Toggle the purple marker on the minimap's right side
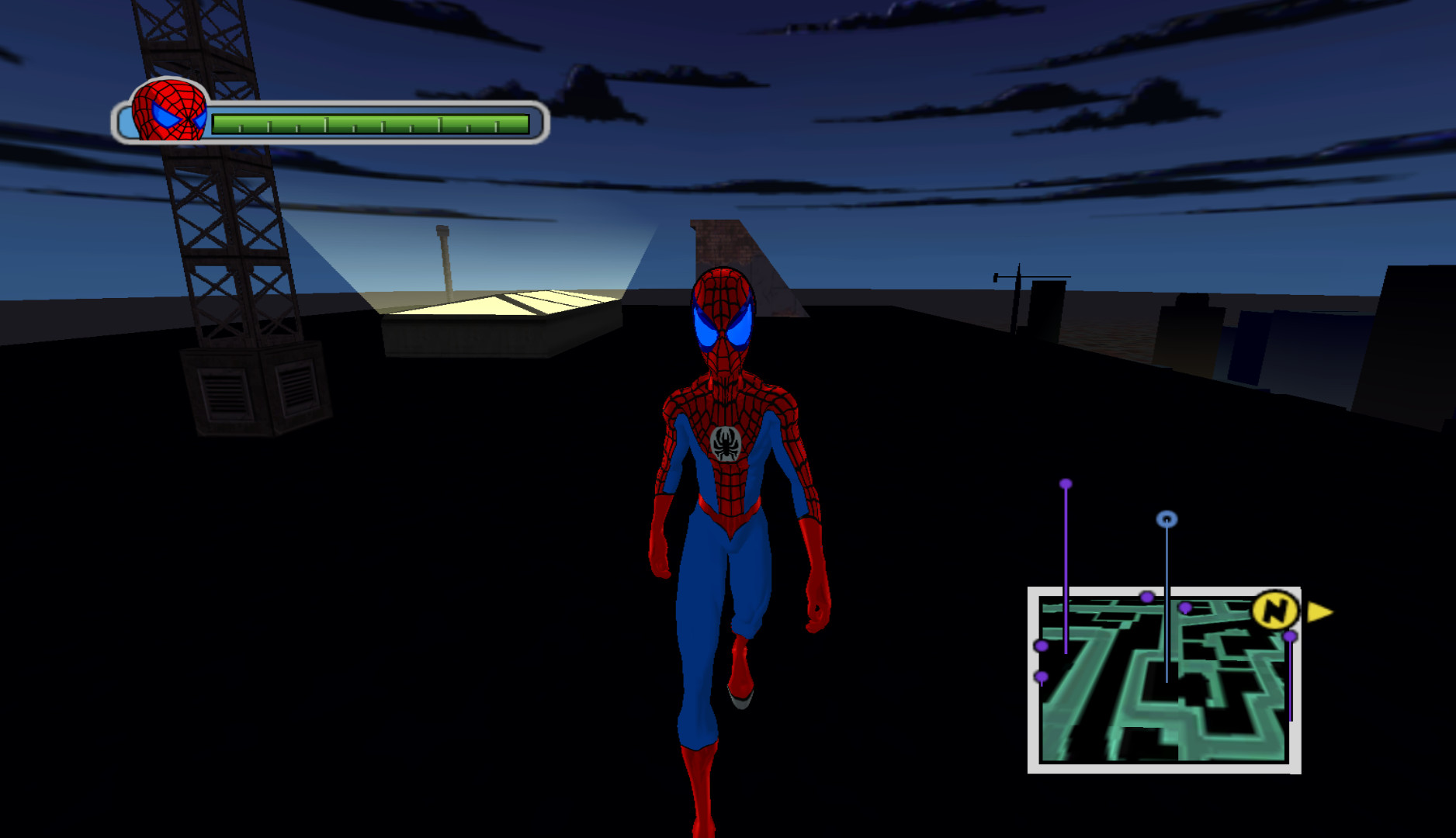The image size is (1456, 838). [1290, 636]
